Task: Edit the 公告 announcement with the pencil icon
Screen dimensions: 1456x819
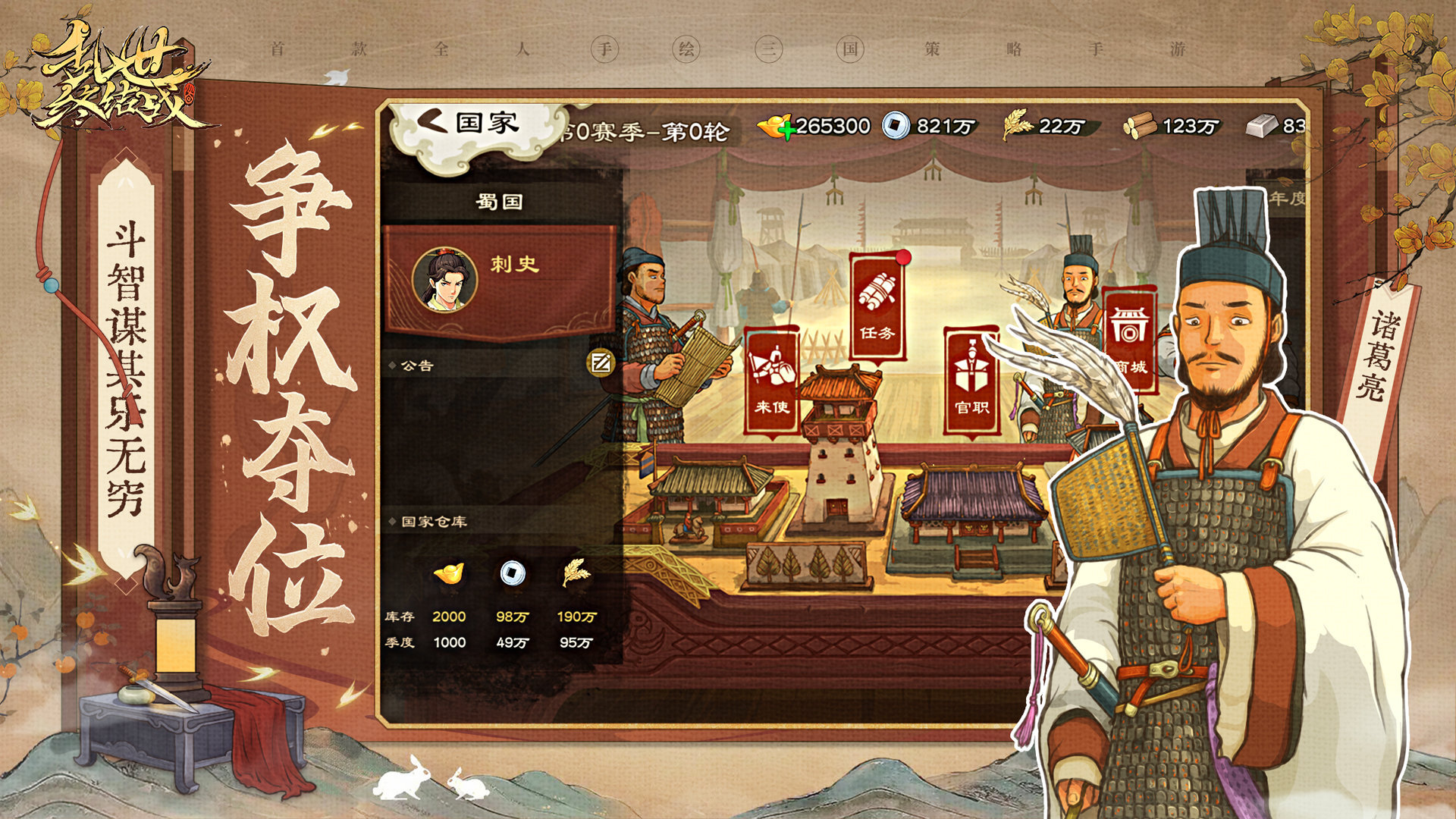Action: point(601,363)
